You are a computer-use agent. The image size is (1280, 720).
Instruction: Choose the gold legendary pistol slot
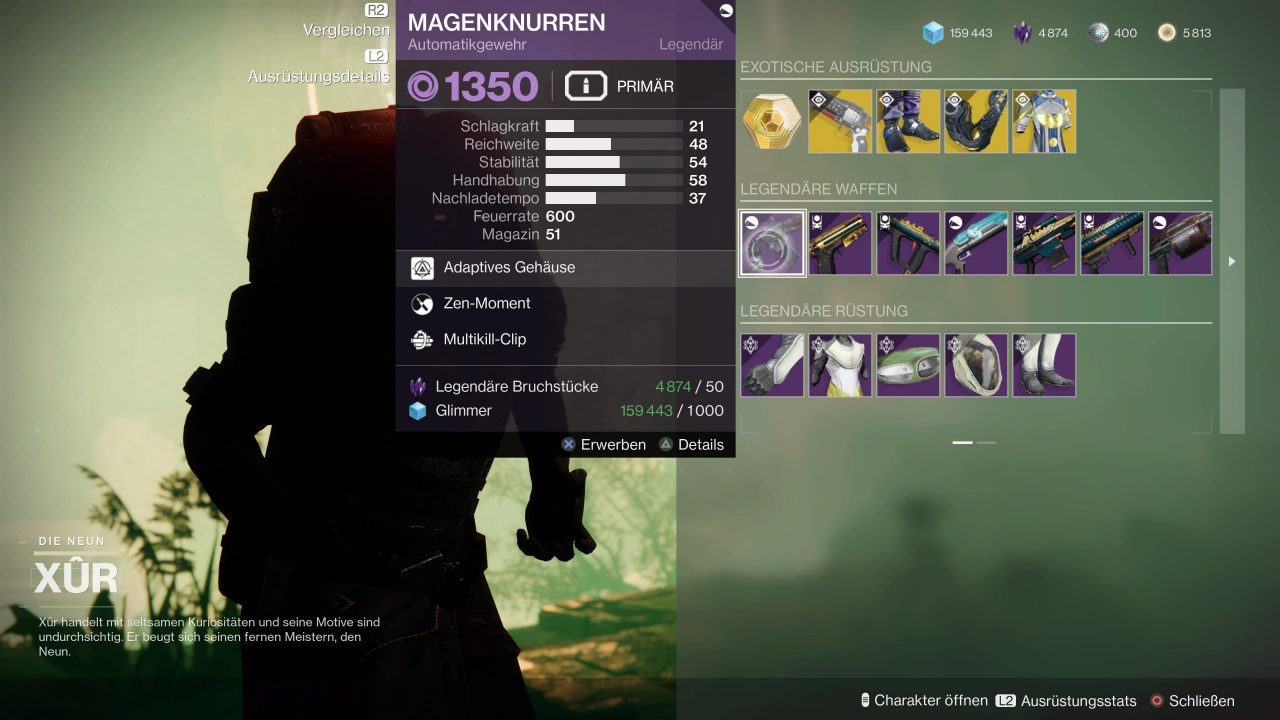(840, 243)
